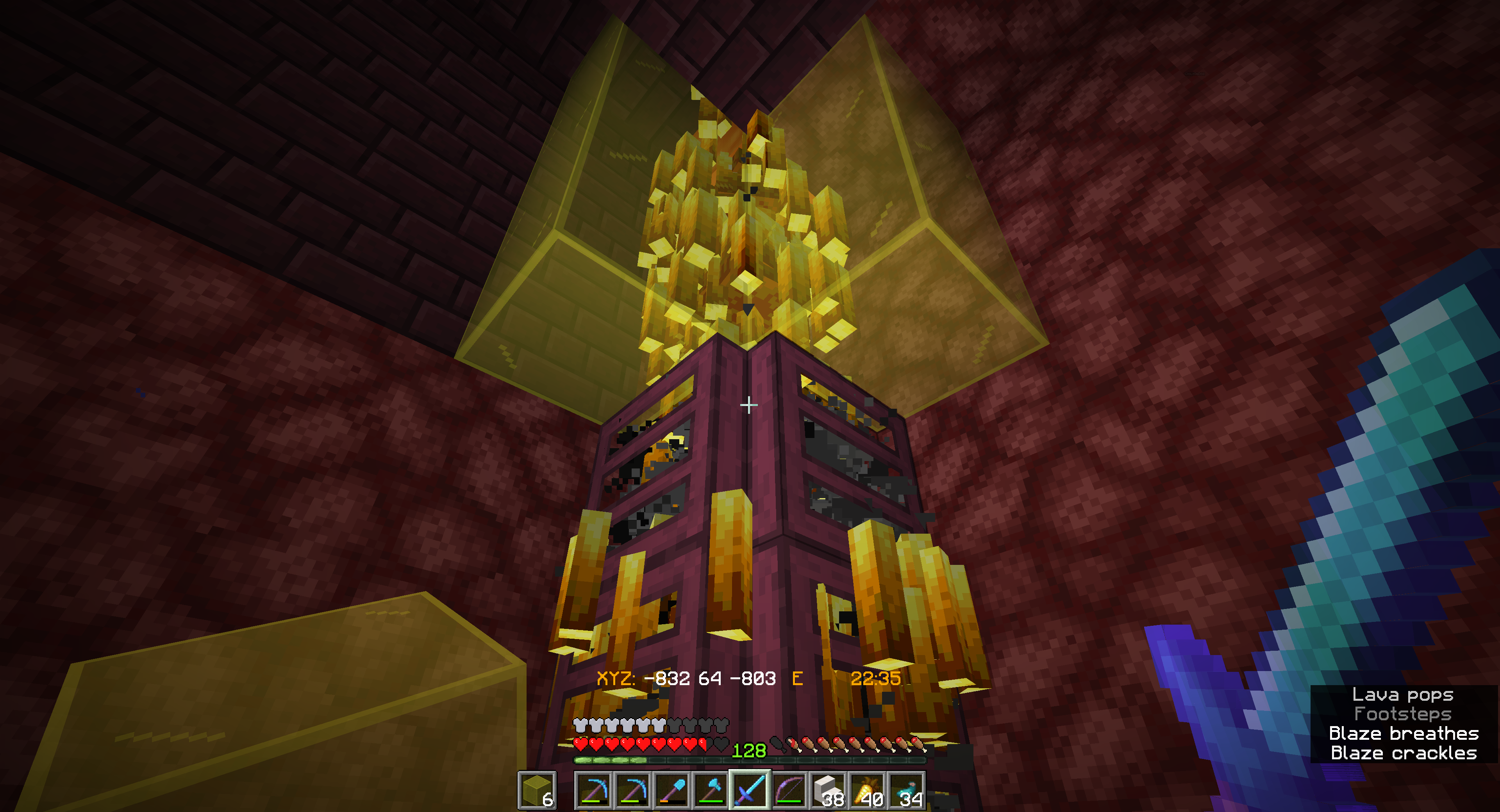Select the enchanted diamond shovel slot
The image size is (1500, 812).
pyautogui.click(x=671, y=791)
